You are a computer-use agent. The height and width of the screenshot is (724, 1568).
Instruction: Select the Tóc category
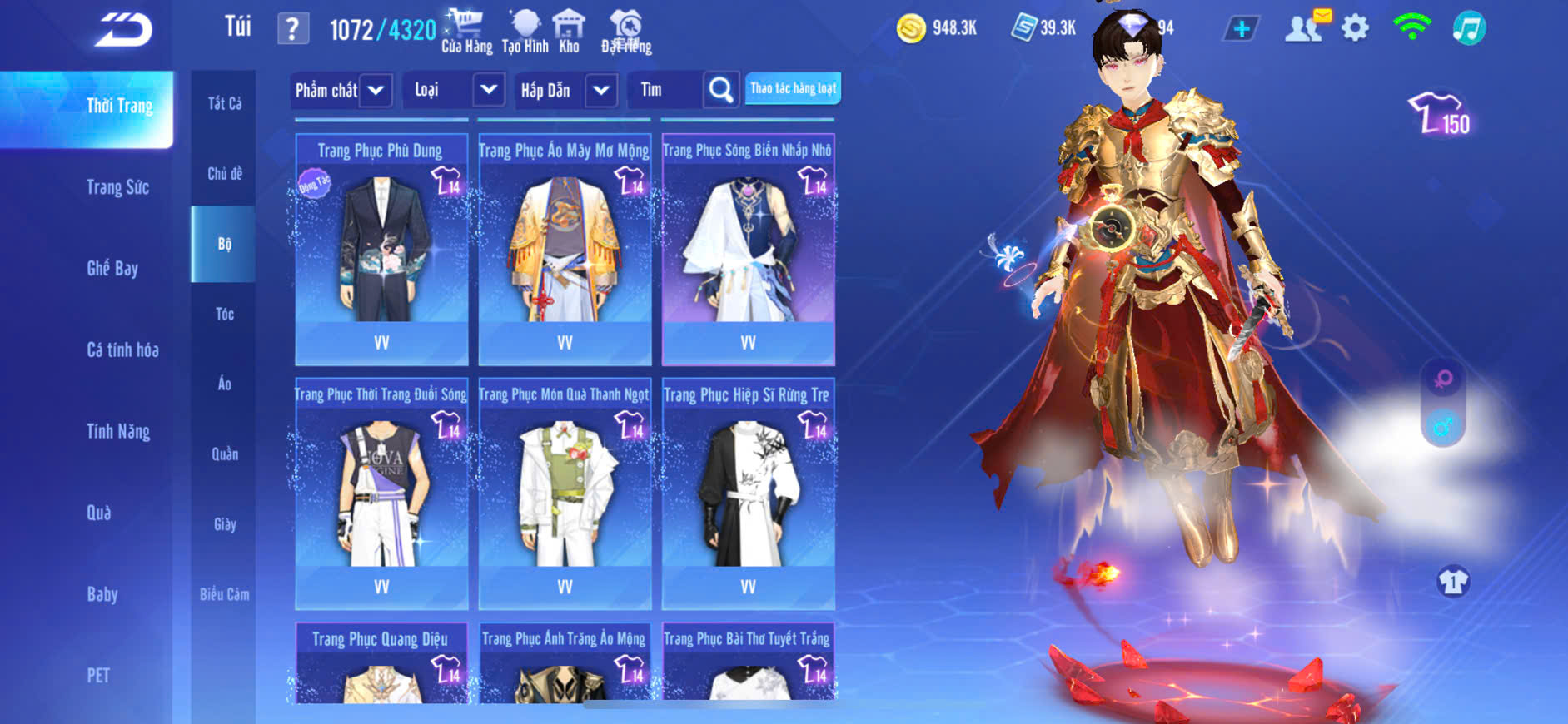pos(225,314)
